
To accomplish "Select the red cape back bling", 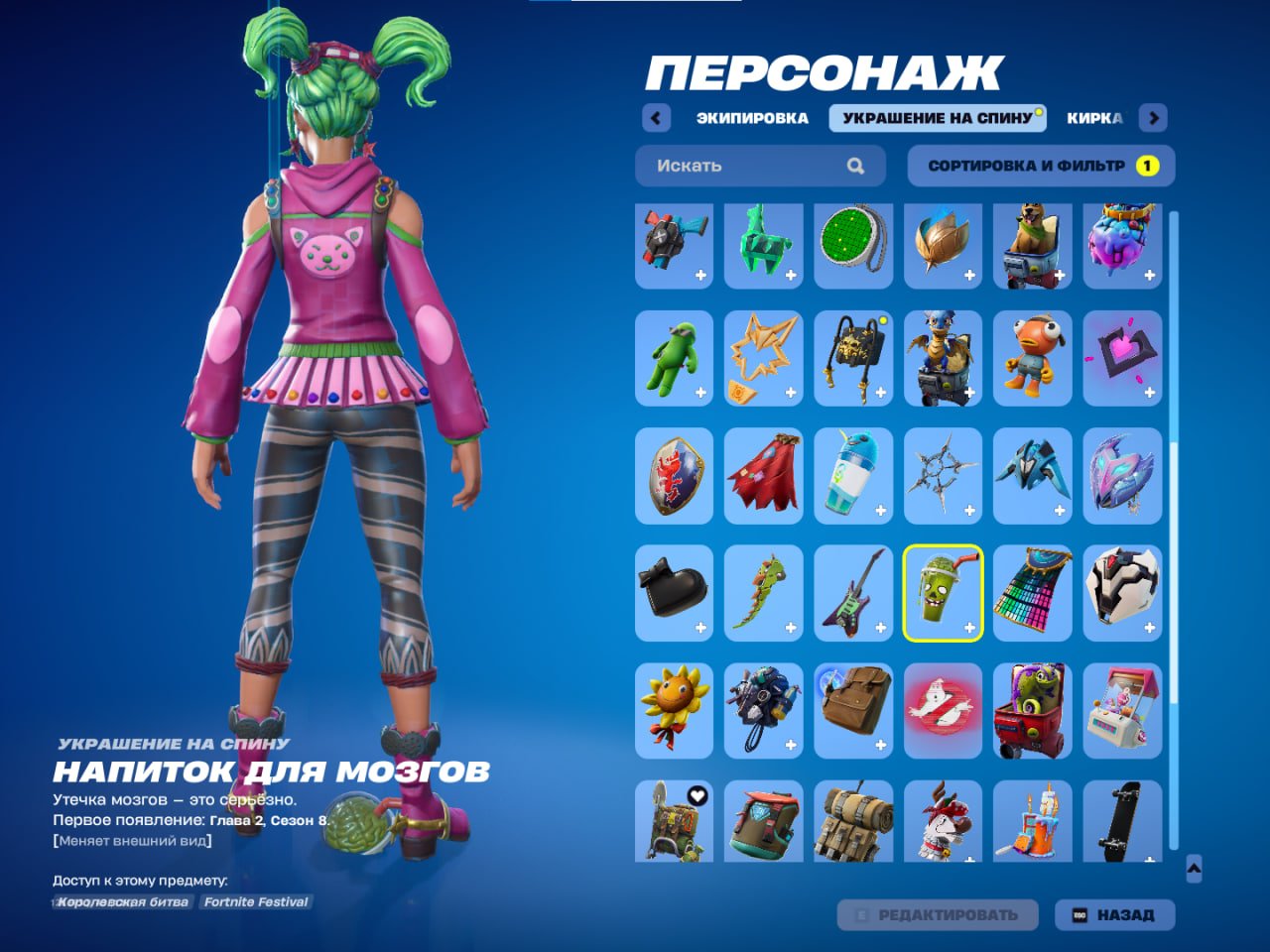I will pos(763,477).
